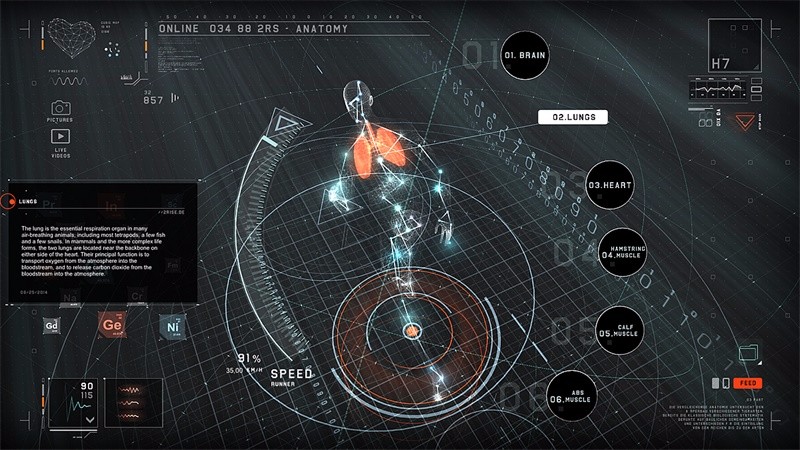Open Pictures via the camera icon

[60, 108]
